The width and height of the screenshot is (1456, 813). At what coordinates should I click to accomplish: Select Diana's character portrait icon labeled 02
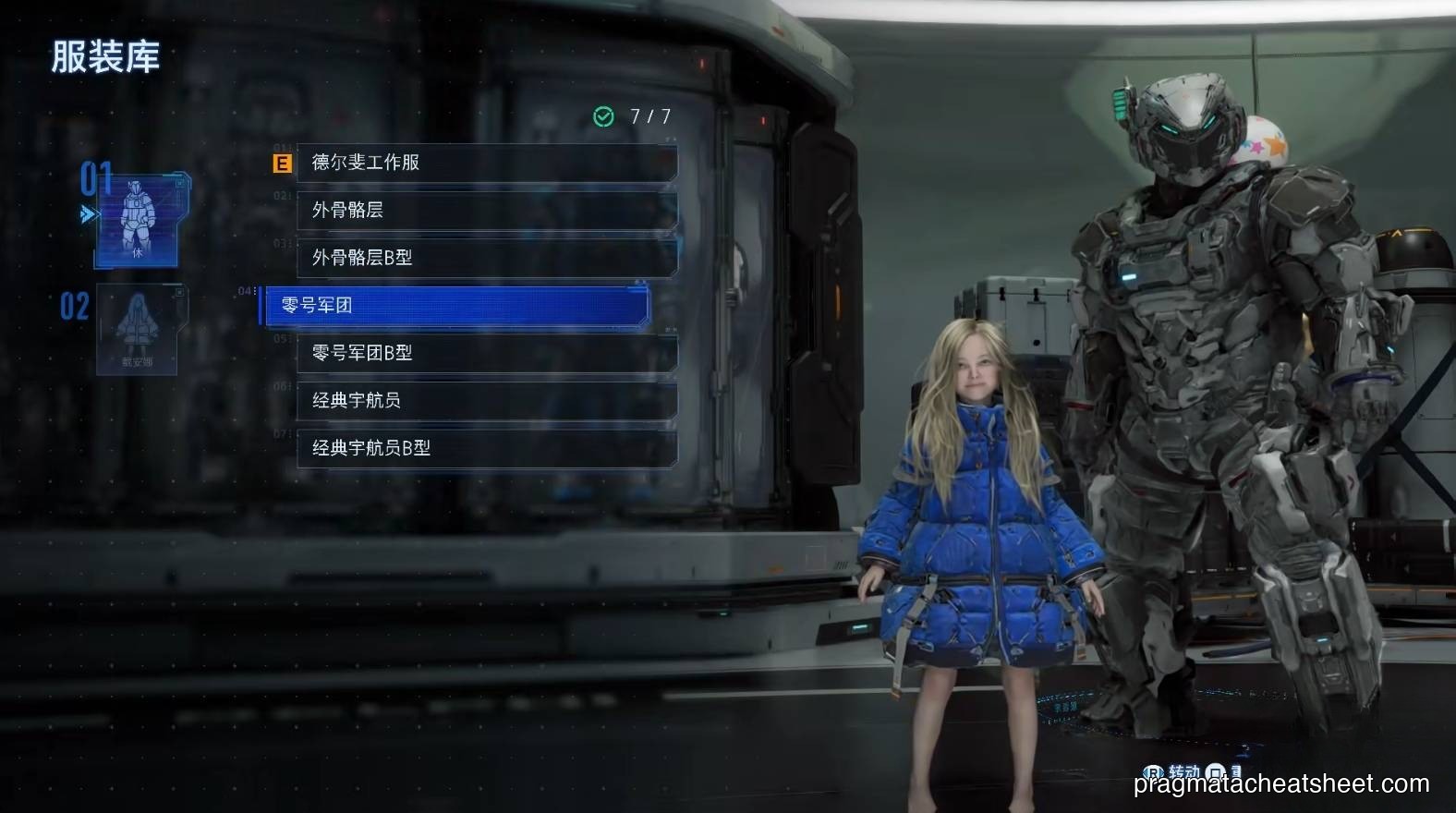(x=137, y=328)
